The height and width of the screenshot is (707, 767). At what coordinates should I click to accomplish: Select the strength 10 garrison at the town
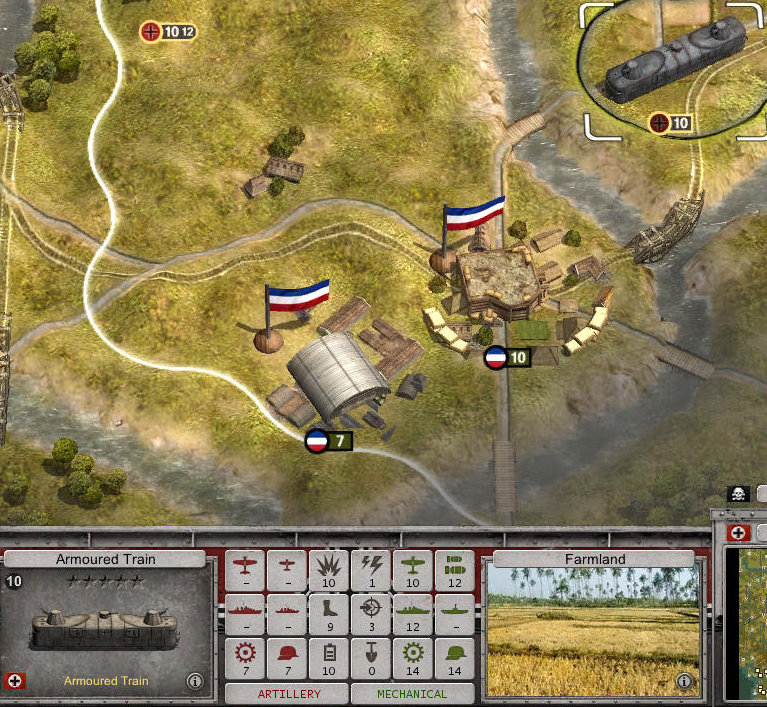(x=506, y=358)
